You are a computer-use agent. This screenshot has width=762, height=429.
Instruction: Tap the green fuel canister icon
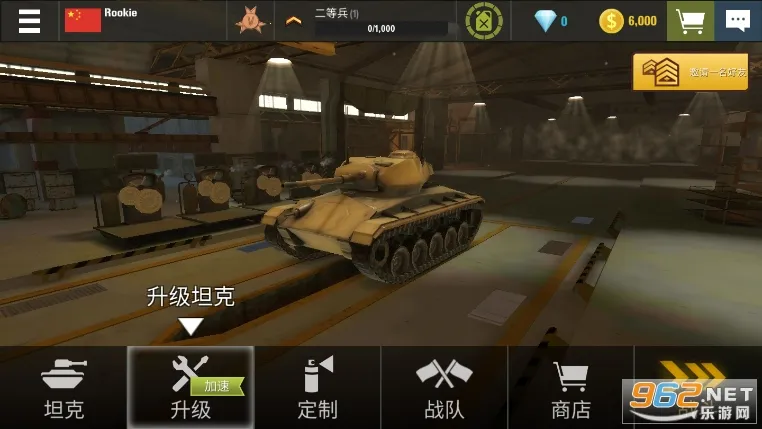486,20
